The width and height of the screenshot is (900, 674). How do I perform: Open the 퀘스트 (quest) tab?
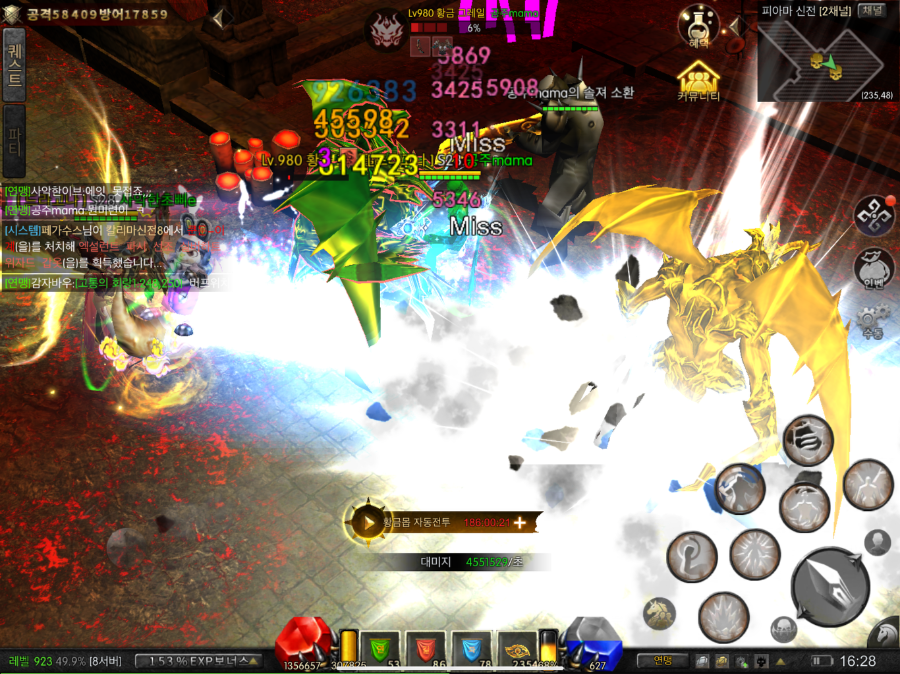tap(14, 66)
